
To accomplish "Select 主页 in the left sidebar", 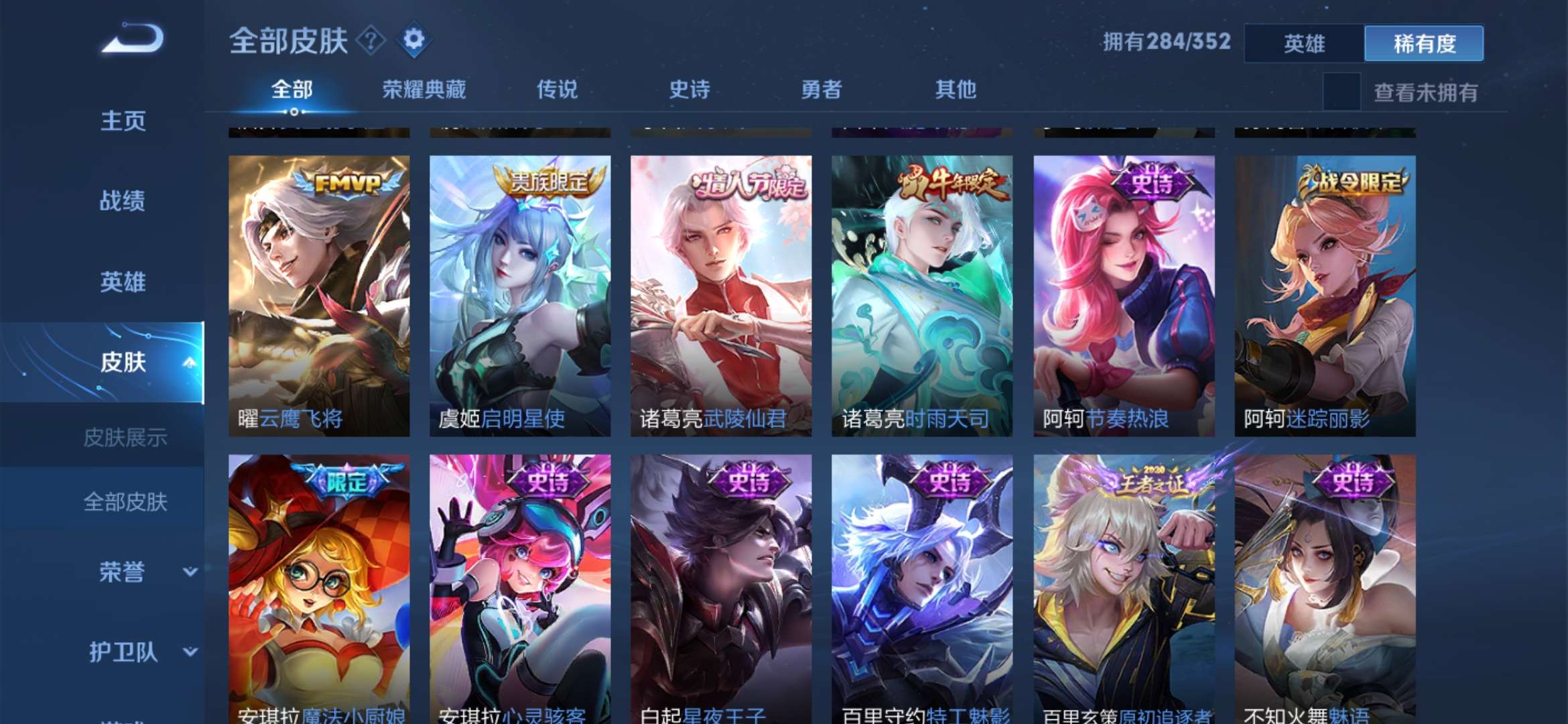I will 123,122.
